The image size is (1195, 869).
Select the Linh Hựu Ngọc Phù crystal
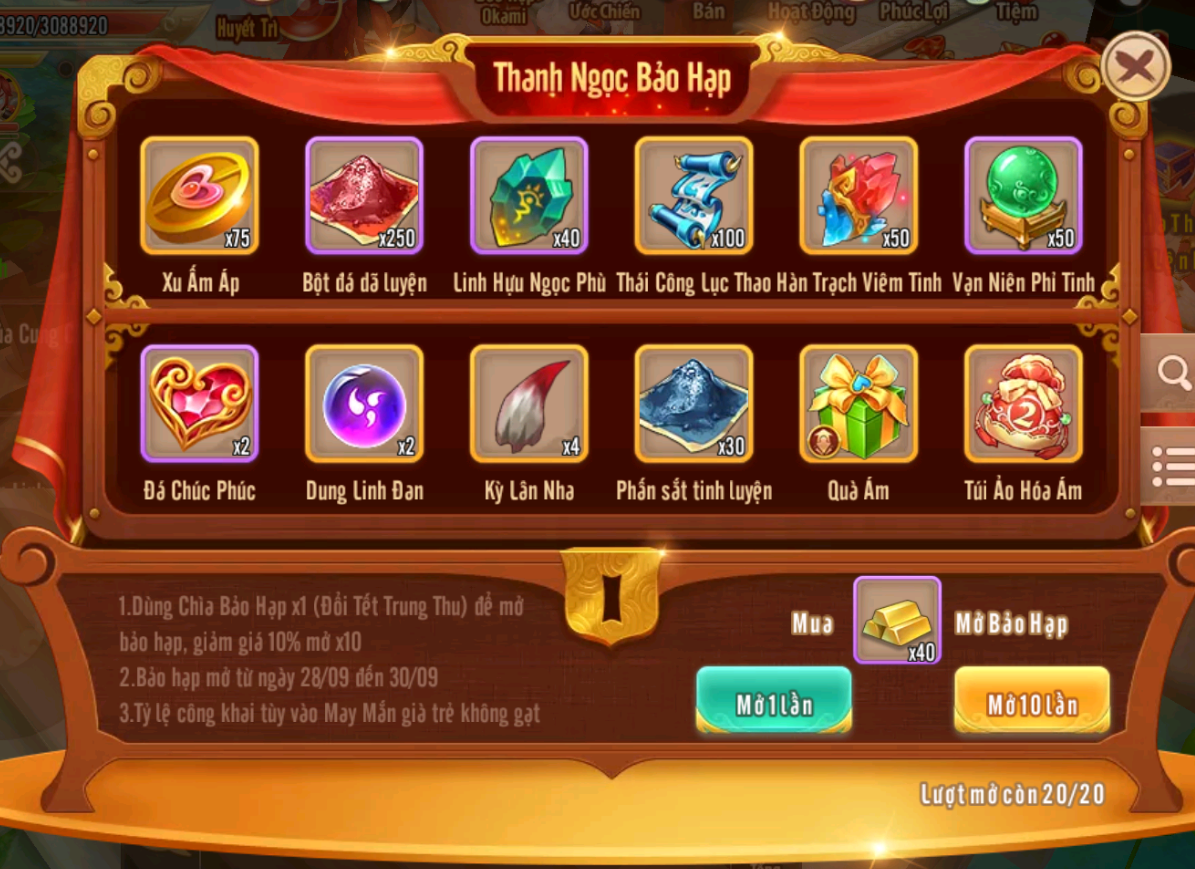tap(529, 196)
